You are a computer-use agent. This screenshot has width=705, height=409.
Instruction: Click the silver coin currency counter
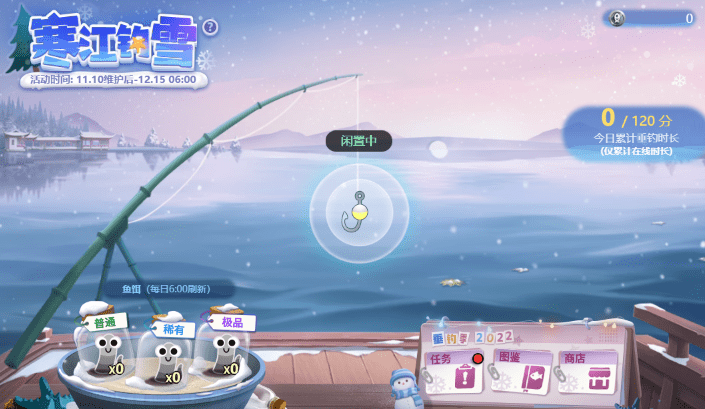click(651, 18)
